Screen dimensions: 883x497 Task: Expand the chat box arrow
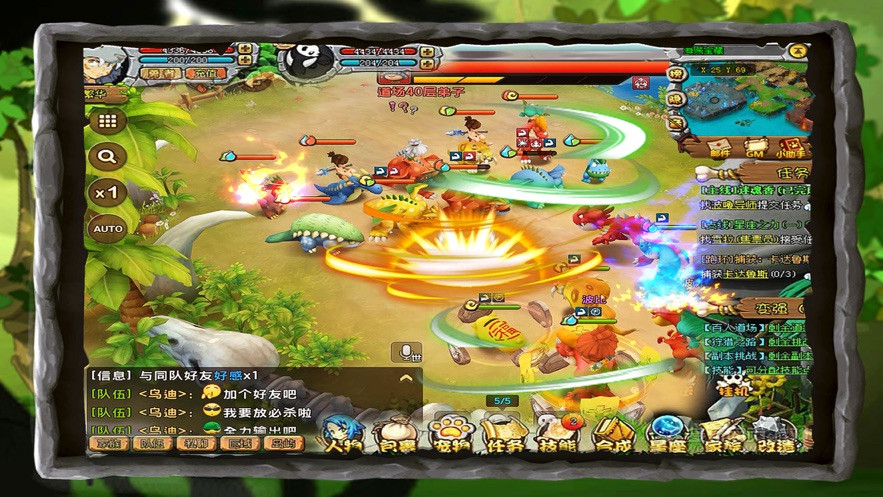point(405,378)
